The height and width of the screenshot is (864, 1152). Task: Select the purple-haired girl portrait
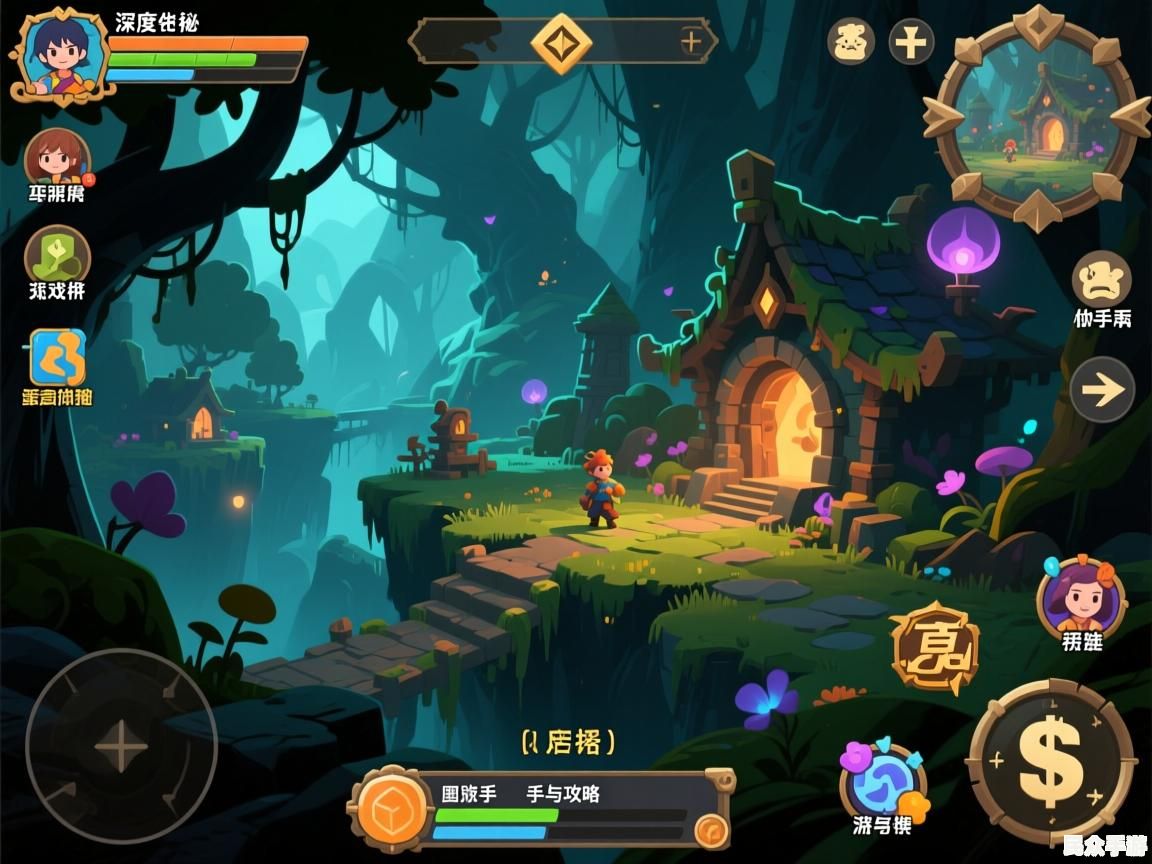[1081, 597]
